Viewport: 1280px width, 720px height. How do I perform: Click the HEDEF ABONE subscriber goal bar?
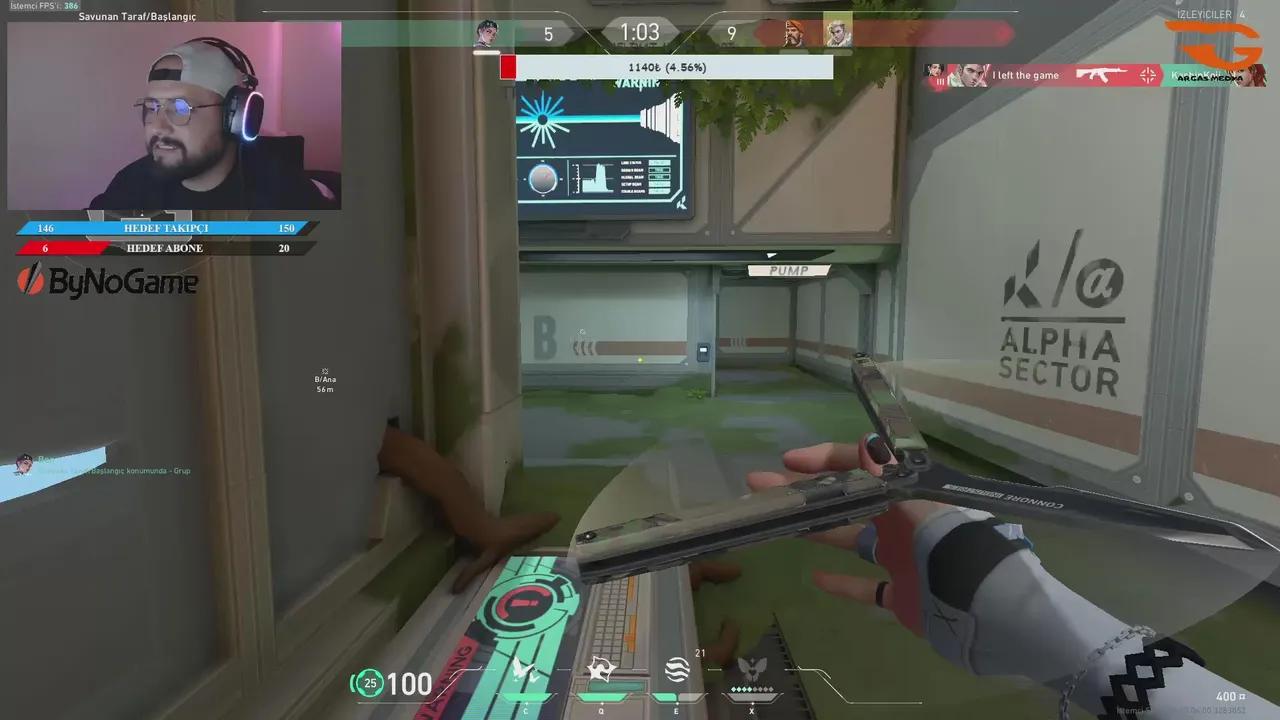point(165,248)
